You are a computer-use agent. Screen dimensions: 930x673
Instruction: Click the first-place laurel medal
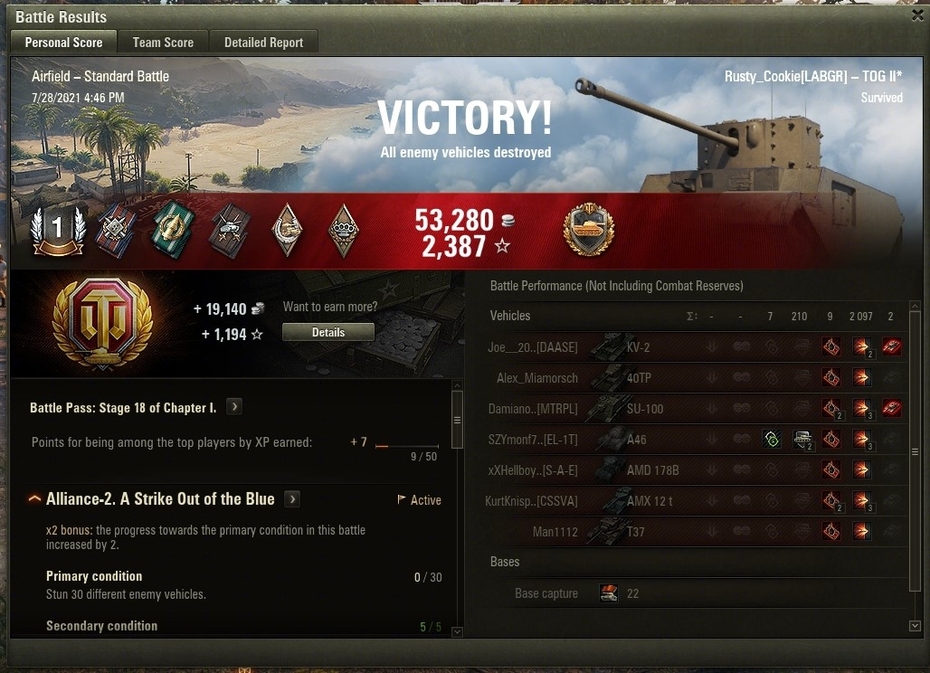pos(57,230)
